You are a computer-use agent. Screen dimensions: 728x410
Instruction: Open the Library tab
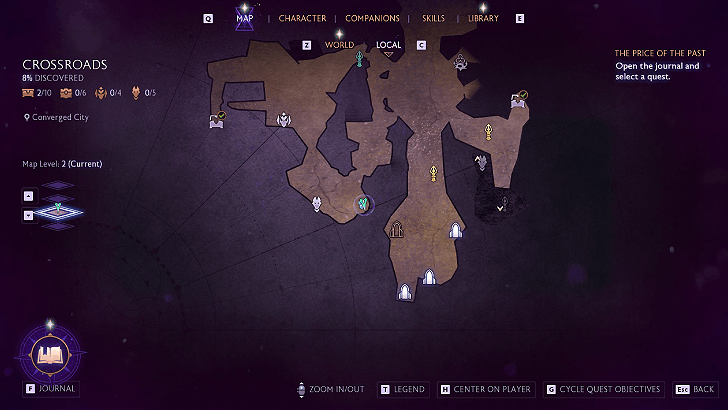pos(483,18)
